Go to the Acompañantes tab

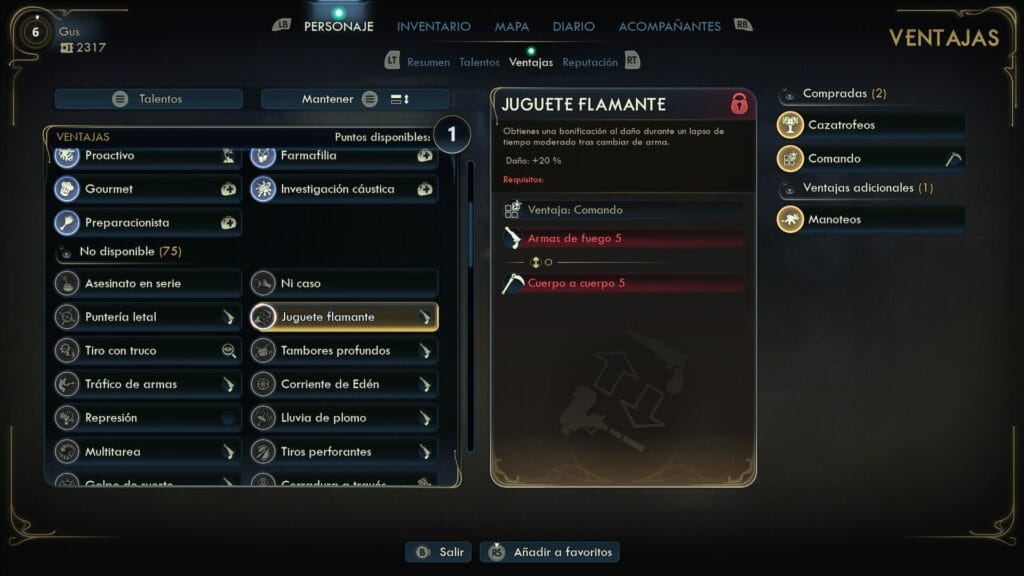(x=669, y=26)
